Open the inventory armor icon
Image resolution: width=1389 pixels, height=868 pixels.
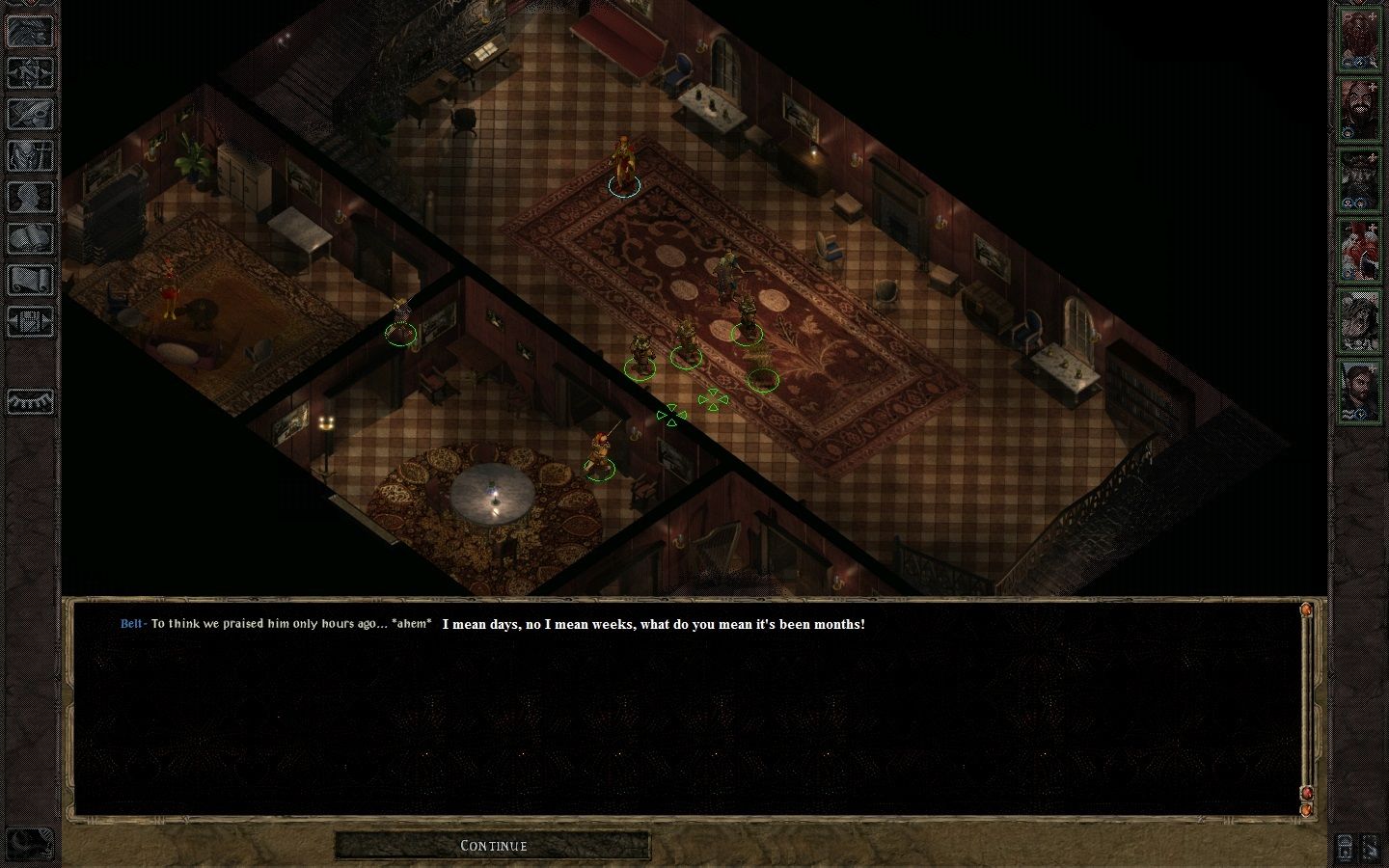point(30,155)
